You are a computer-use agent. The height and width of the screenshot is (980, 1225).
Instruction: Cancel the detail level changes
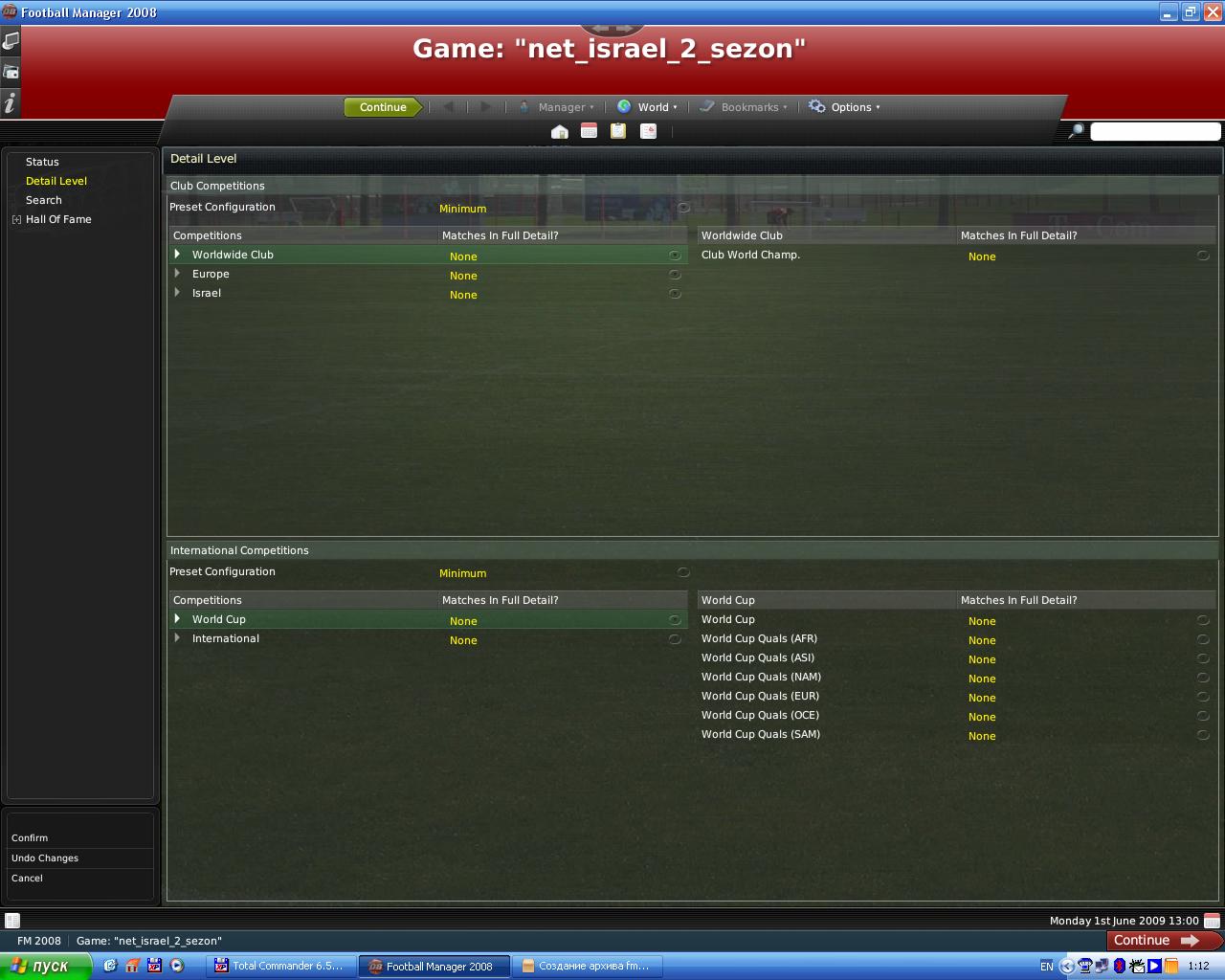coord(27,878)
